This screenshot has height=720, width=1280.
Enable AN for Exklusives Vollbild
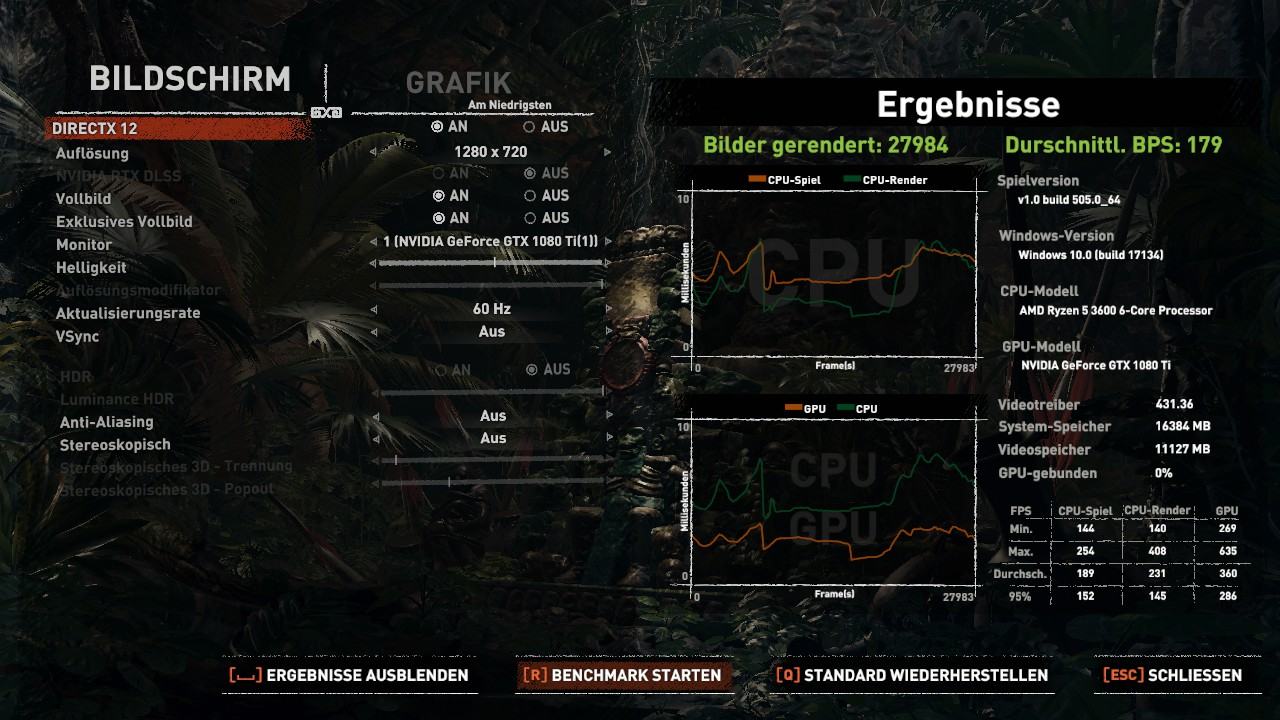437,218
